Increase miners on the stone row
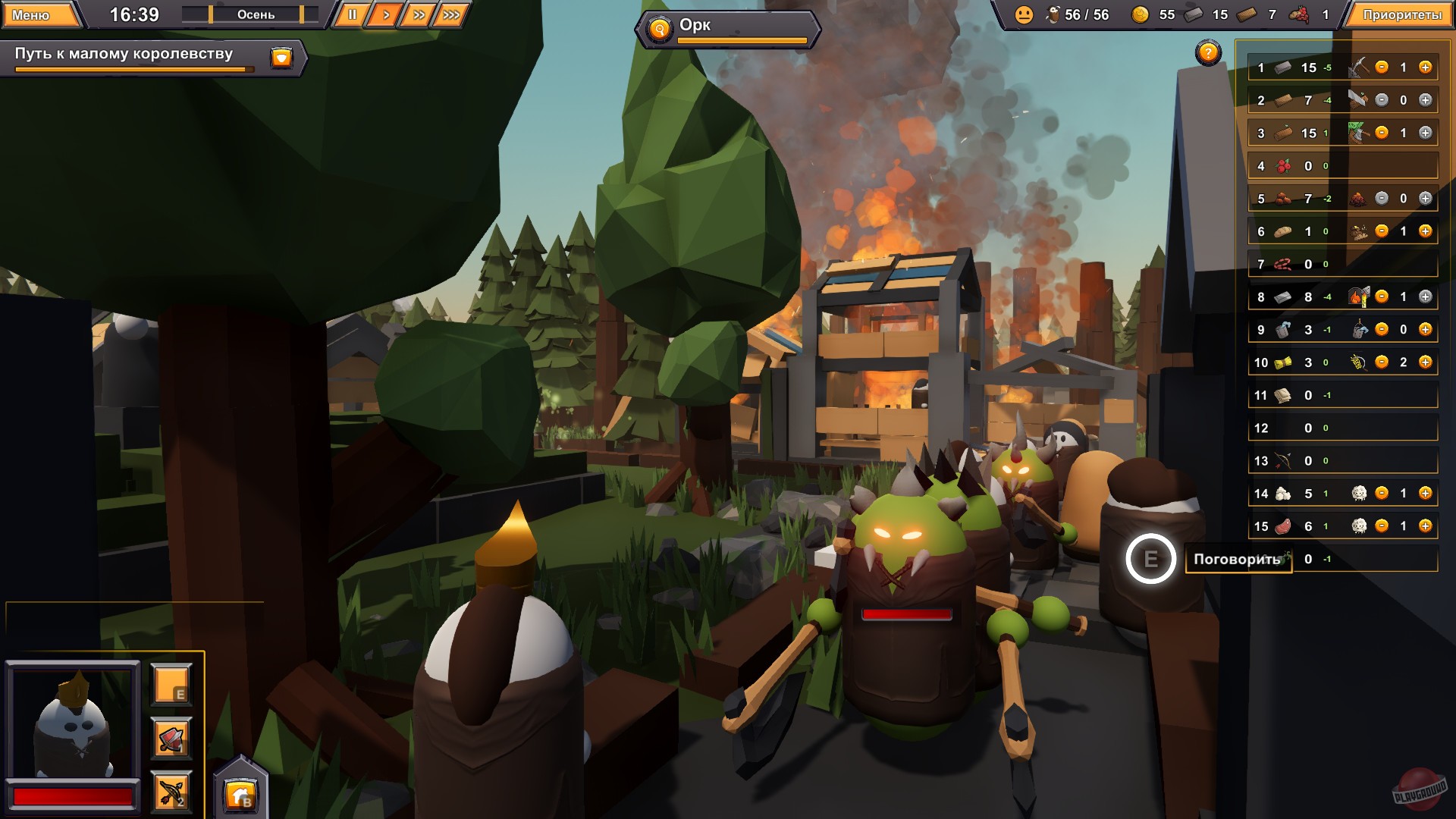This screenshot has width=1456, height=819. tap(1426, 67)
